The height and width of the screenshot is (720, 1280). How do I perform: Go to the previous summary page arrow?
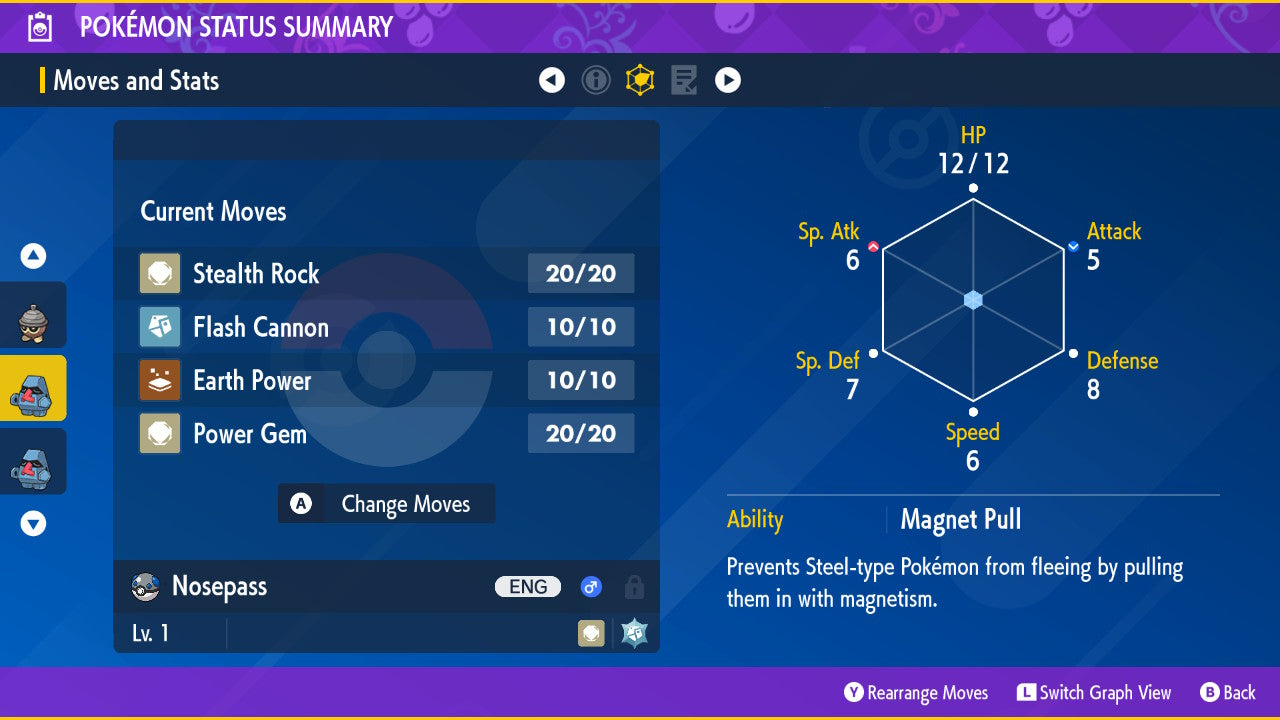[x=552, y=80]
